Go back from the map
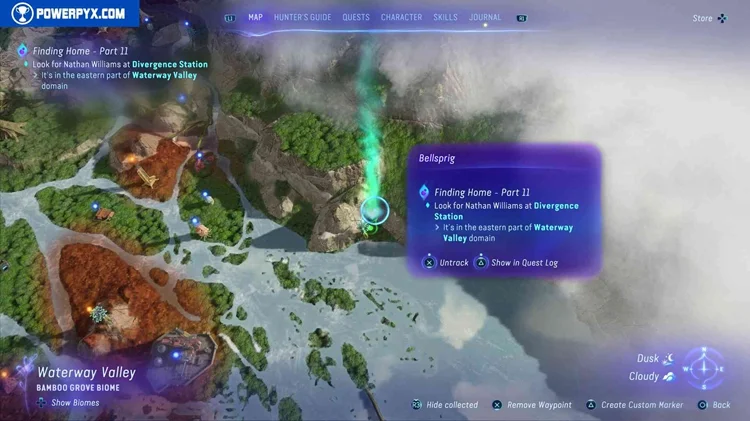Image resolution: width=750 pixels, height=421 pixels. coord(714,405)
